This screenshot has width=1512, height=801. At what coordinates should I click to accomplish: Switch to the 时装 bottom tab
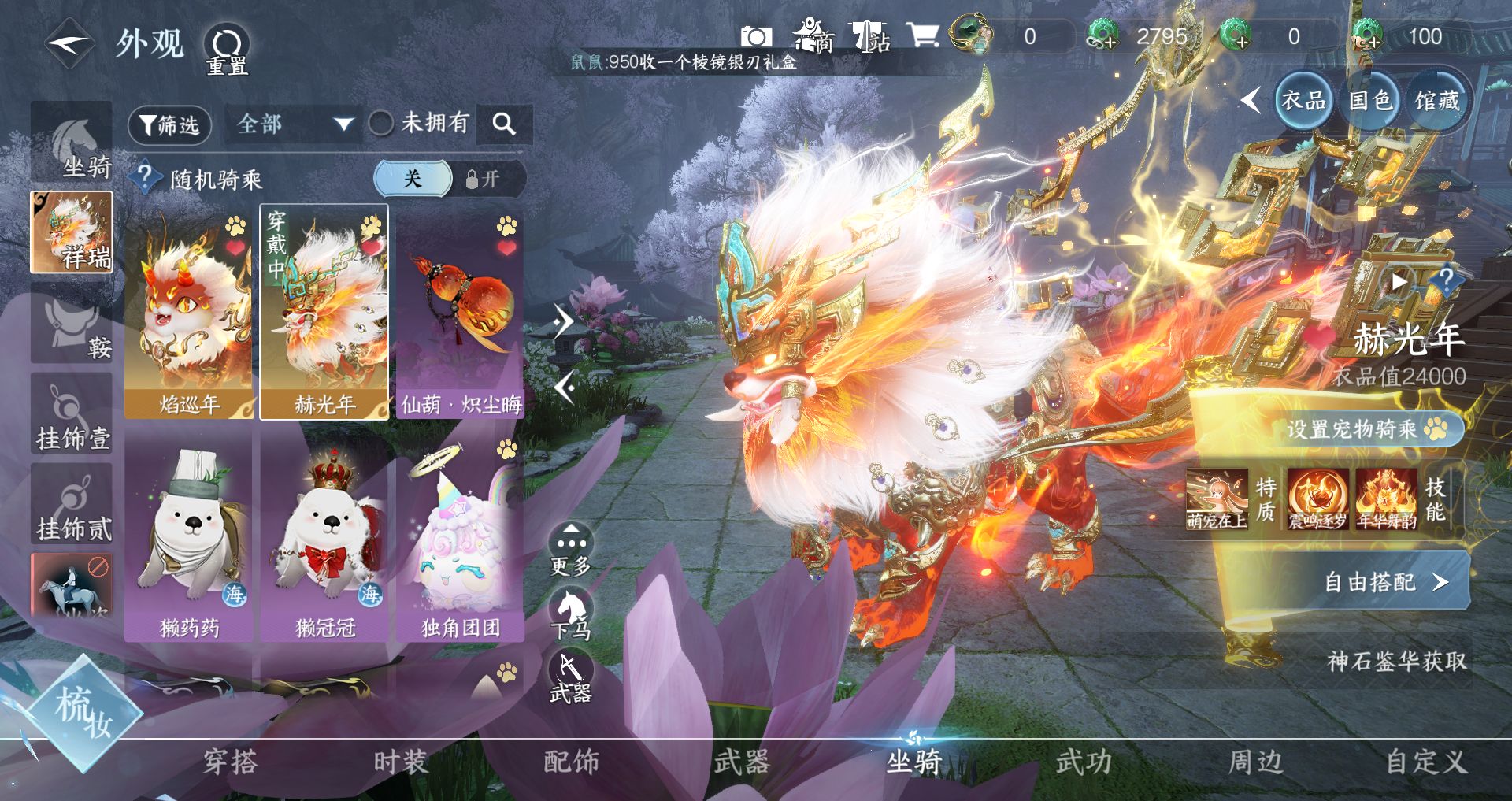[400, 762]
